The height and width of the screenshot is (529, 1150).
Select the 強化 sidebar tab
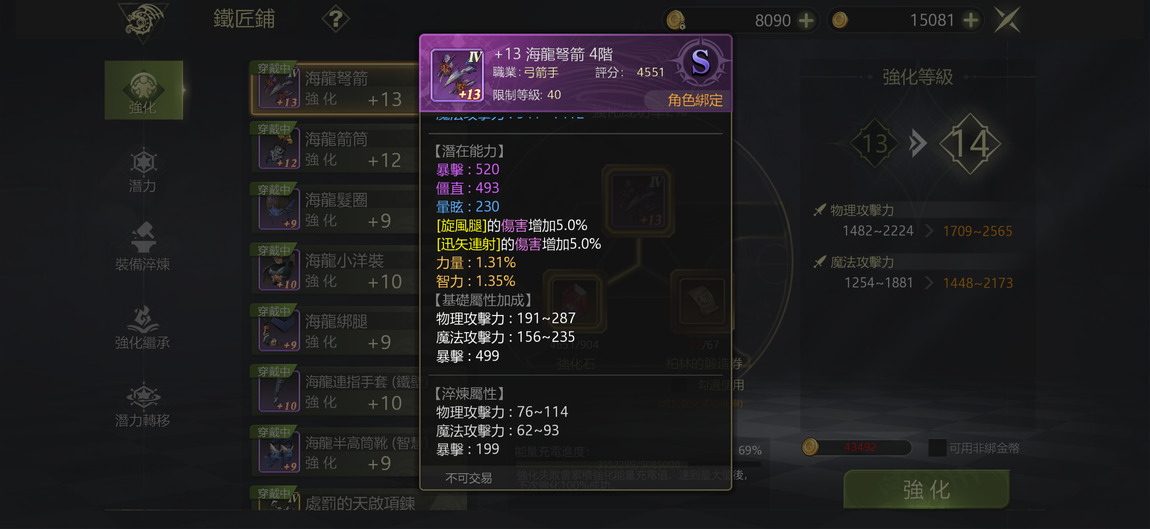click(143, 90)
